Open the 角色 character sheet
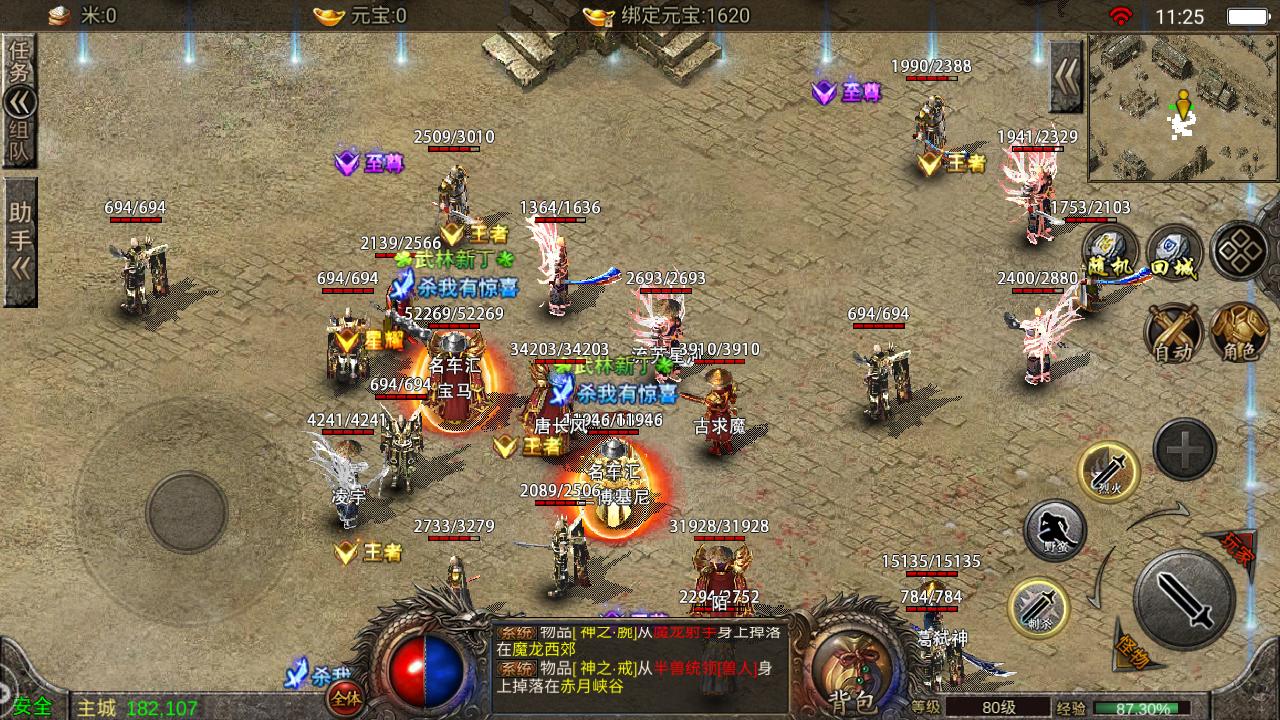 pos(1239,333)
